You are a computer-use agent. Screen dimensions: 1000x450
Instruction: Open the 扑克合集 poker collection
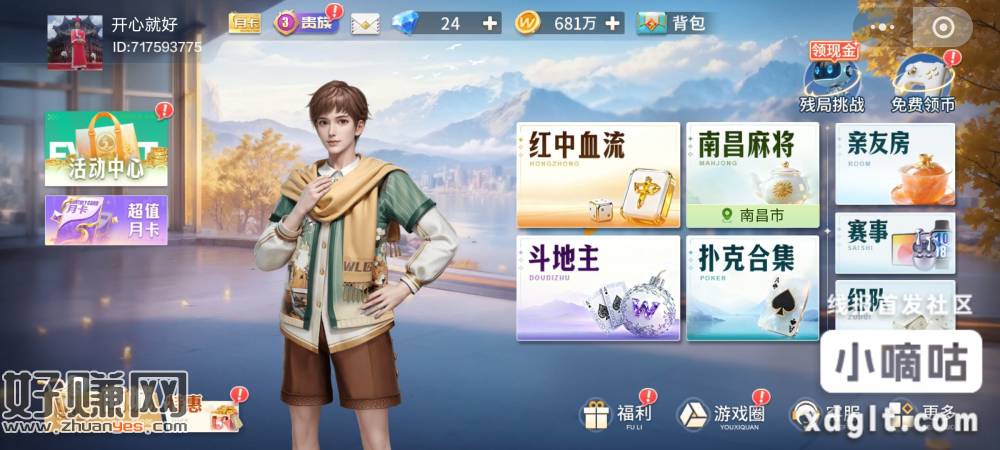pos(752,288)
